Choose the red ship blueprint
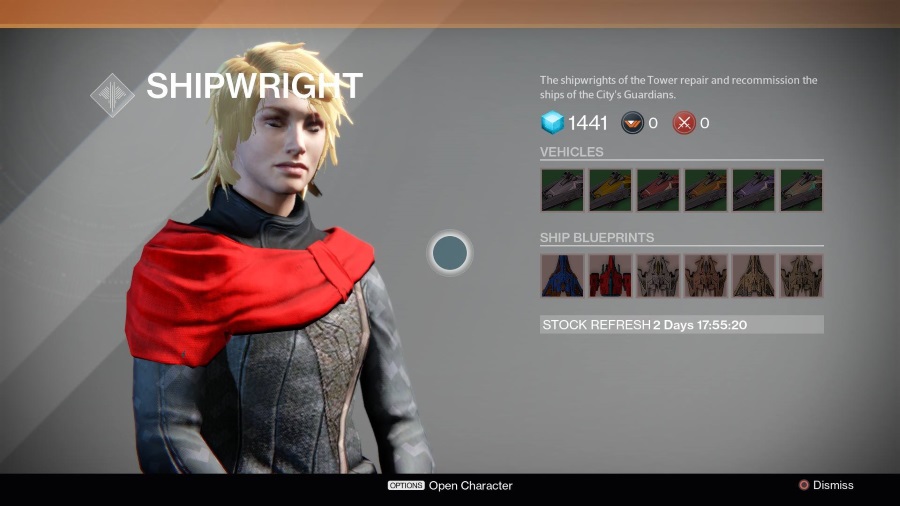Screen dimensions: 900x506 point(609,275)
